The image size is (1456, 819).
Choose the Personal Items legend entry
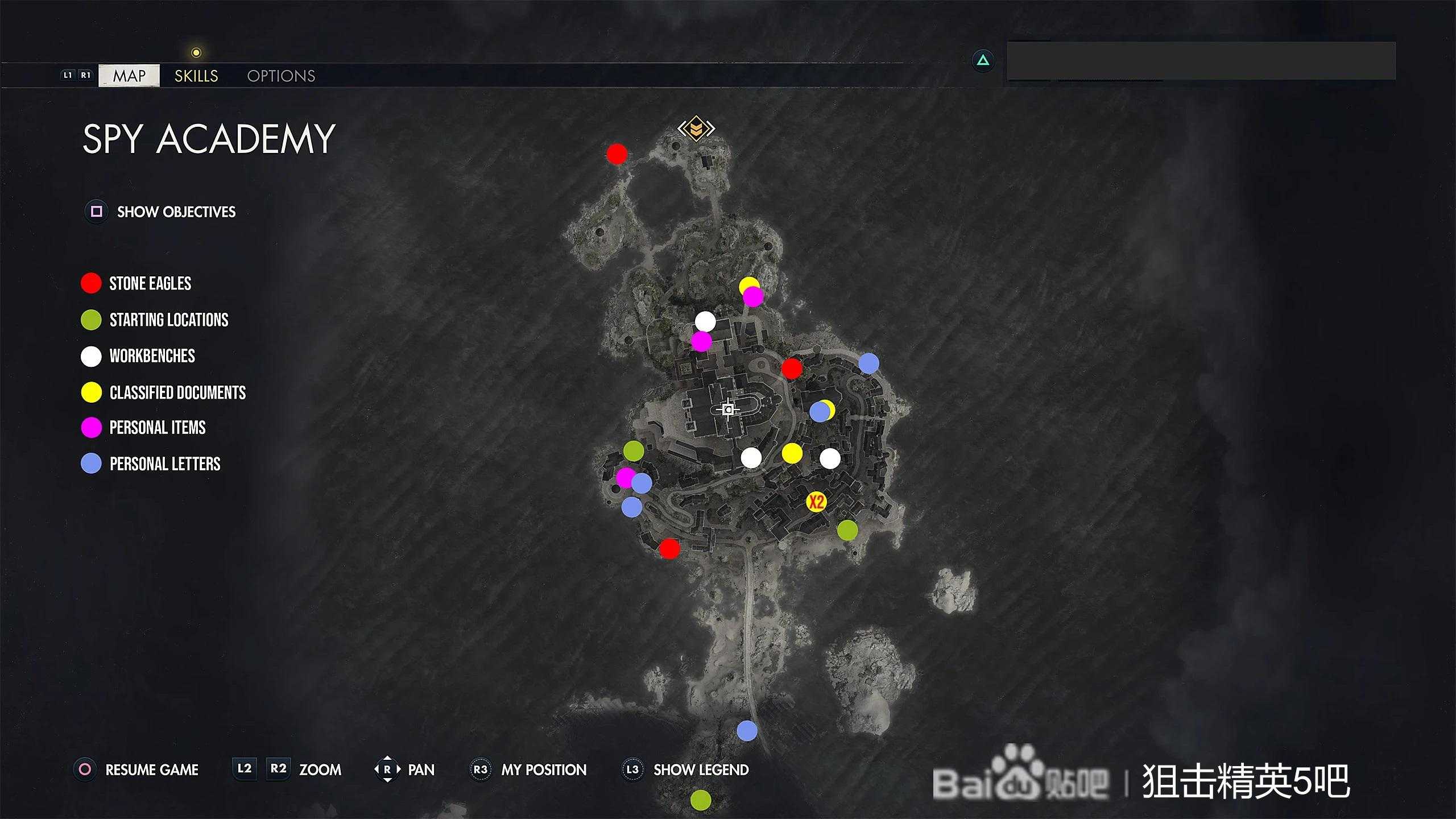[x=157, y=428]
